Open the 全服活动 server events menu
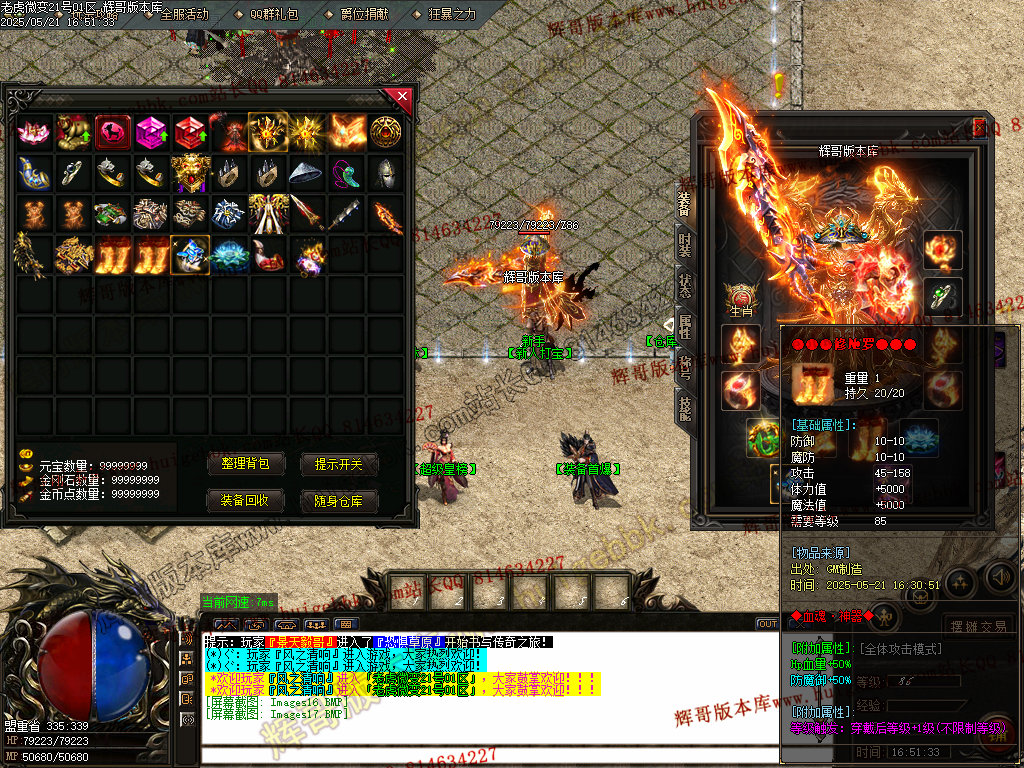Viewport: 1024px width, 768px height. point(184,15)
